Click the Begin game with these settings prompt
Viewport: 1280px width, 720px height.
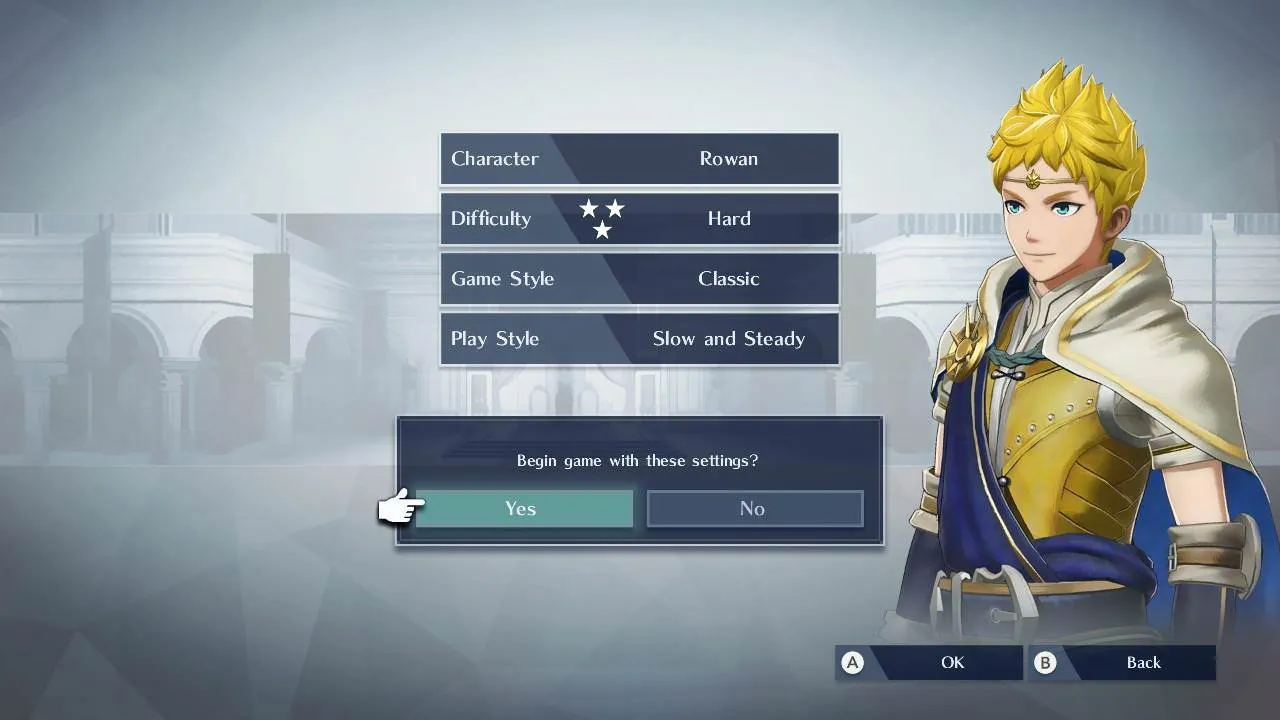(x=637, y=460)
